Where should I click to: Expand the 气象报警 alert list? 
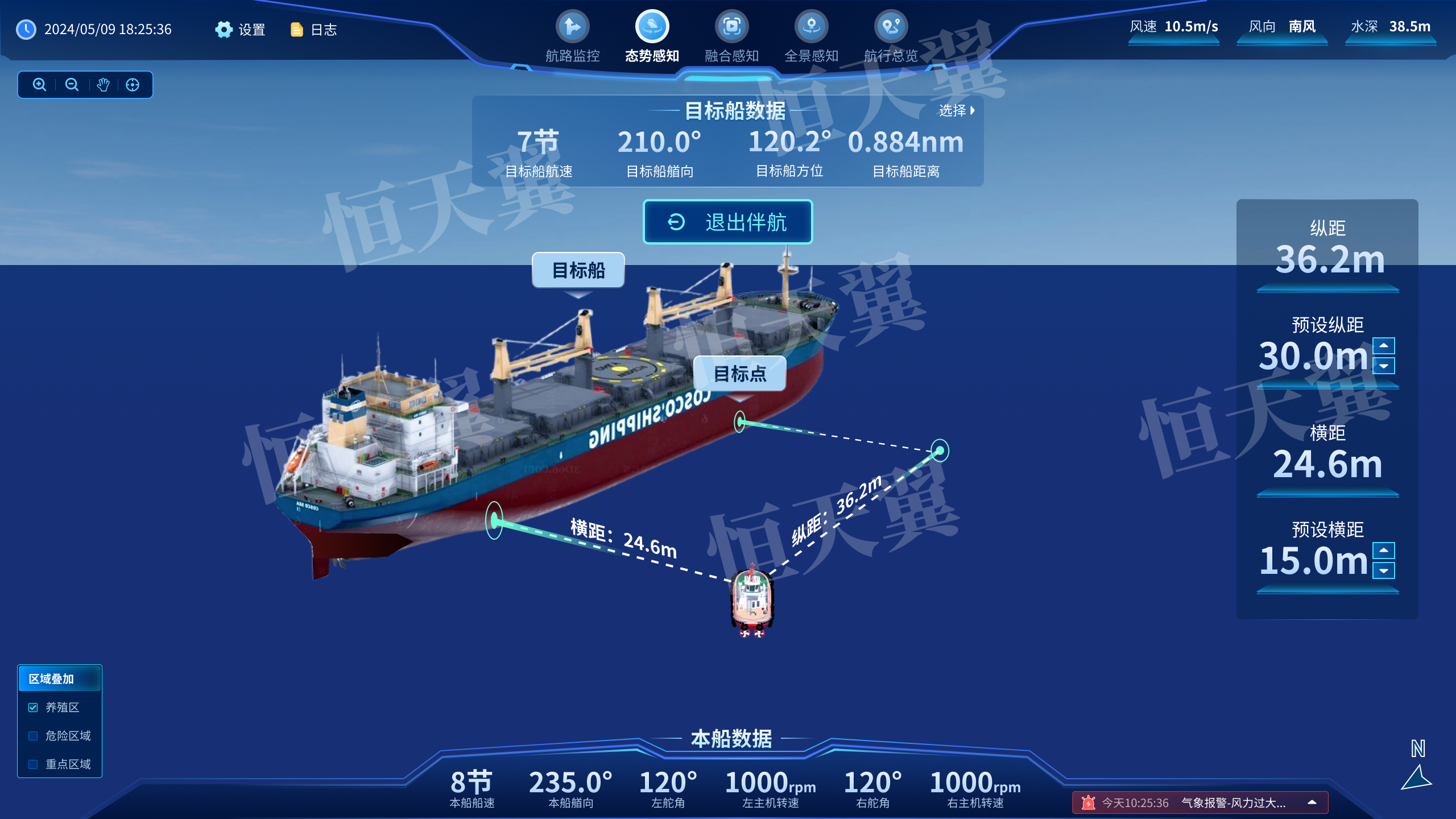click(1312, 803)
